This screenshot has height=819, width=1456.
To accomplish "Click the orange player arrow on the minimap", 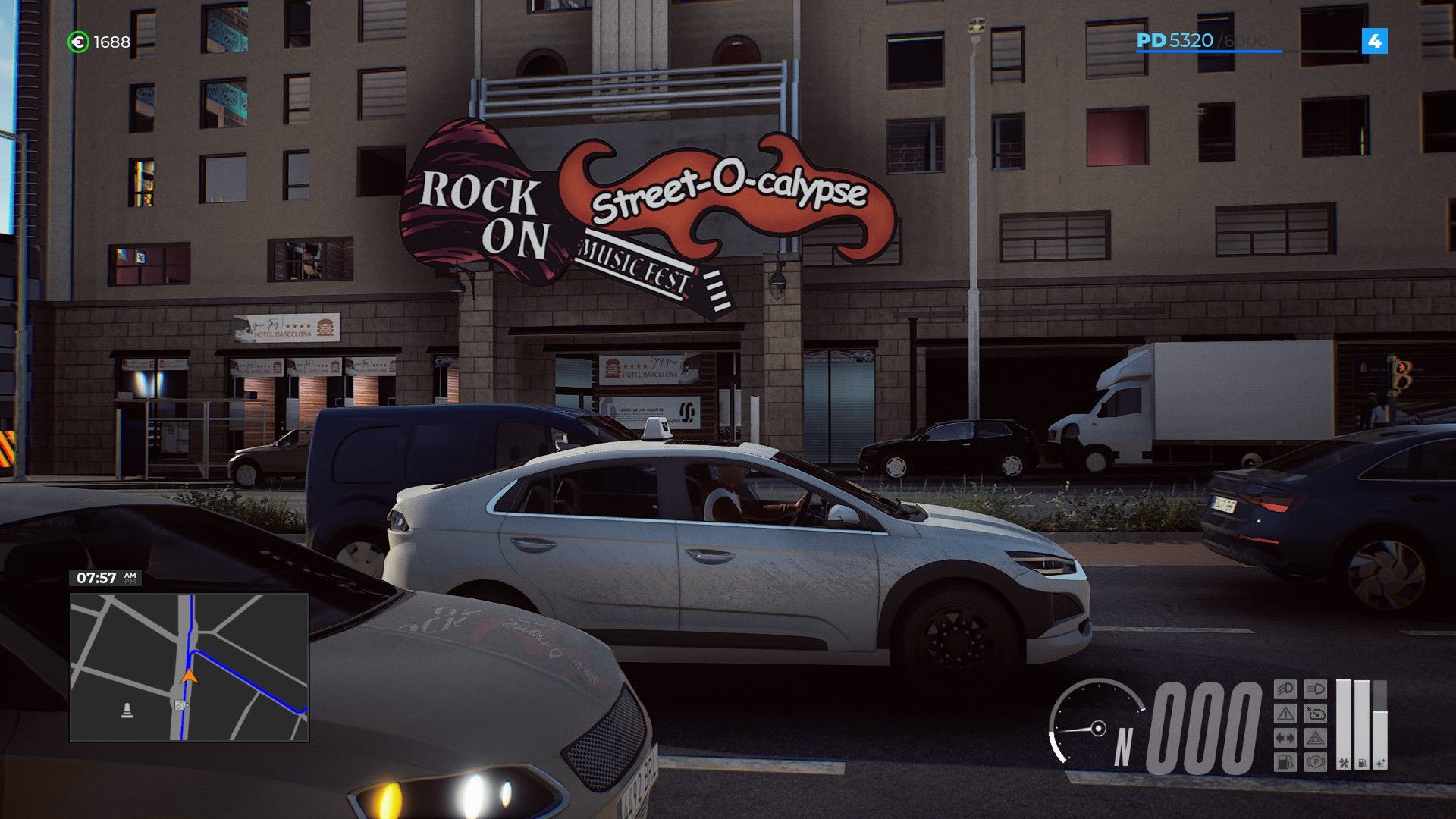I will [x=190, y=674].
